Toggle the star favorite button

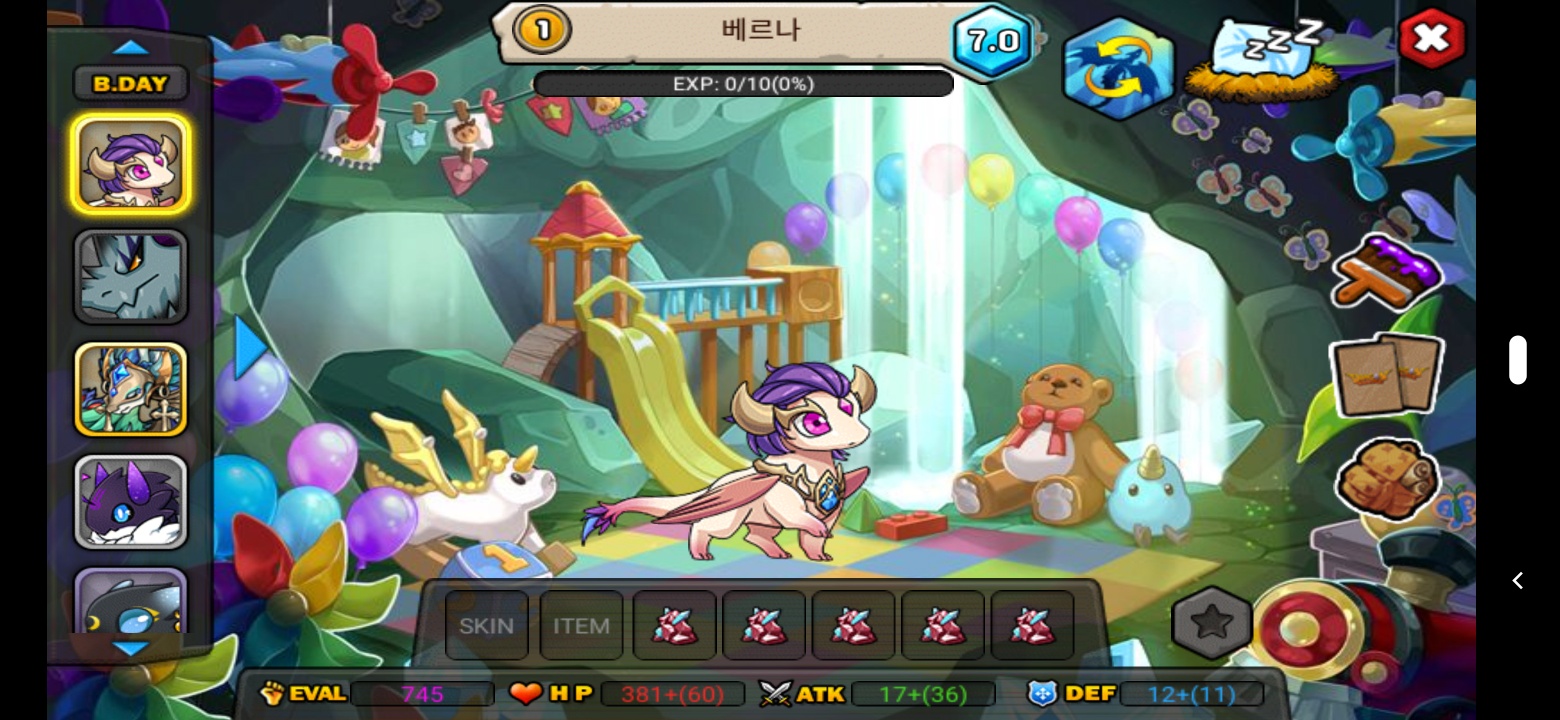tap(1212, 624)
